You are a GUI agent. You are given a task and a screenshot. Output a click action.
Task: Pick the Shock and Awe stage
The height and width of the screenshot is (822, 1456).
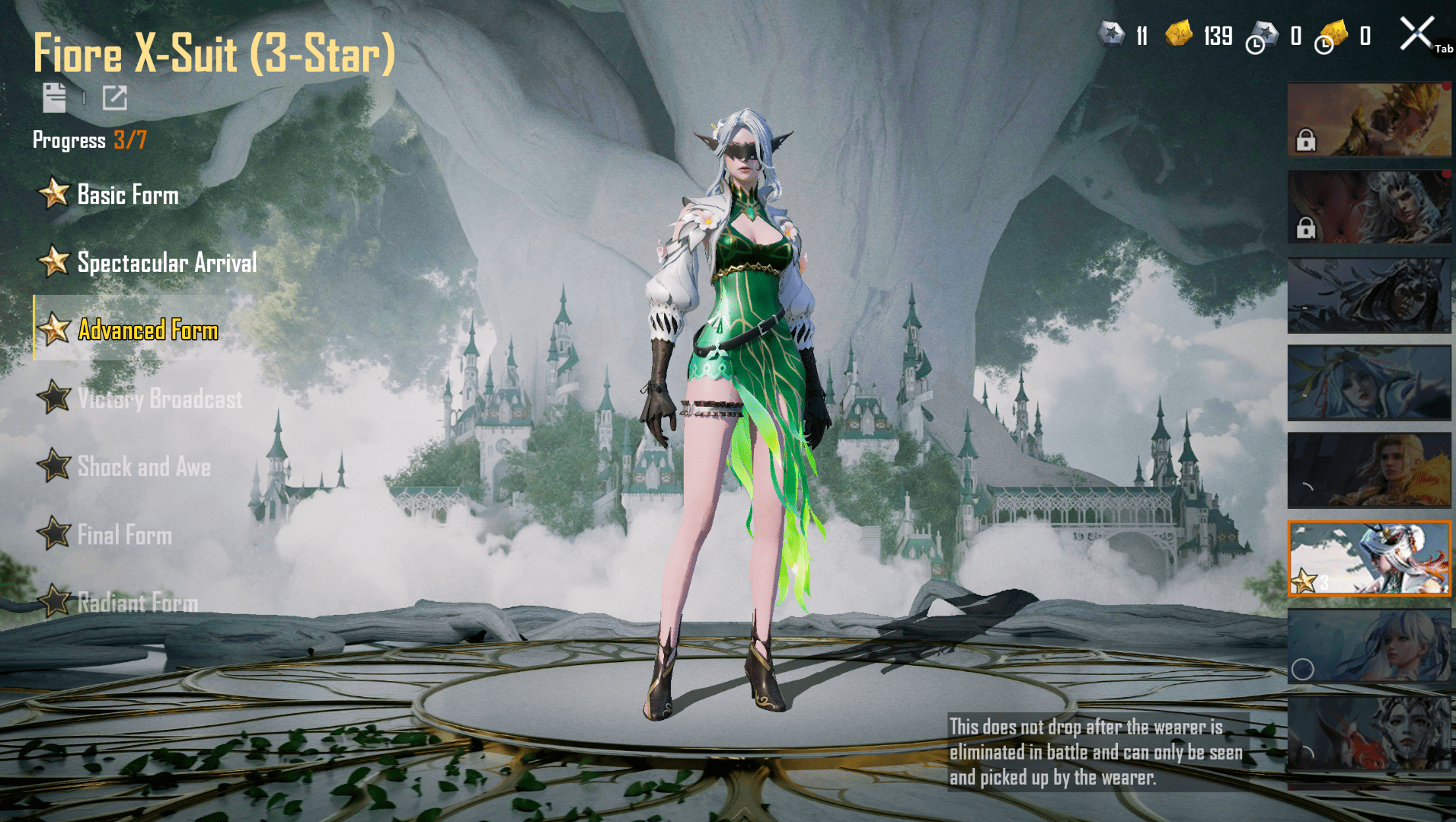coord(143,466)
